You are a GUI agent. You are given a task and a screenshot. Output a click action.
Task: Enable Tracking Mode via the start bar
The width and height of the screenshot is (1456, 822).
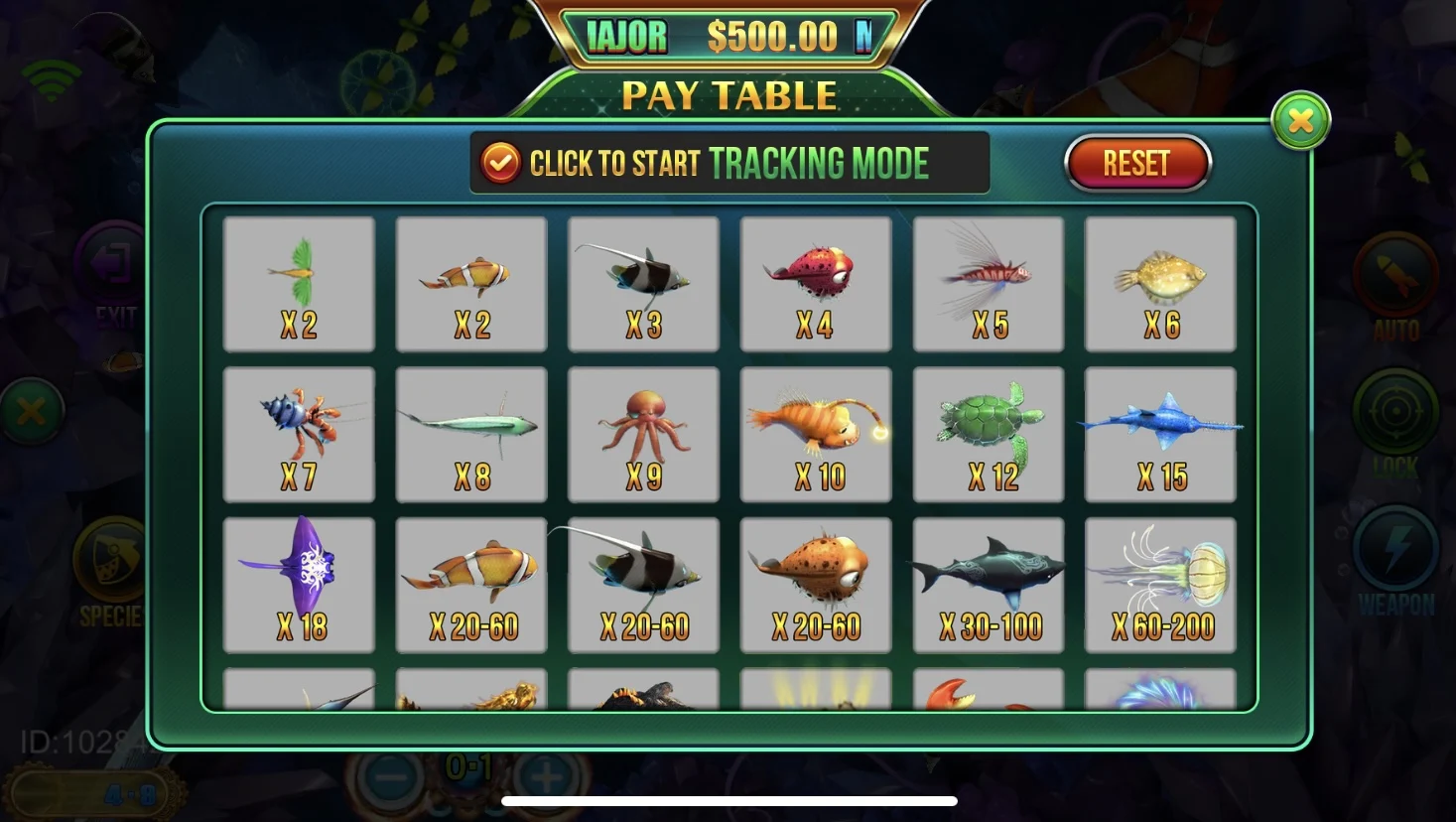tap(729, 162)
